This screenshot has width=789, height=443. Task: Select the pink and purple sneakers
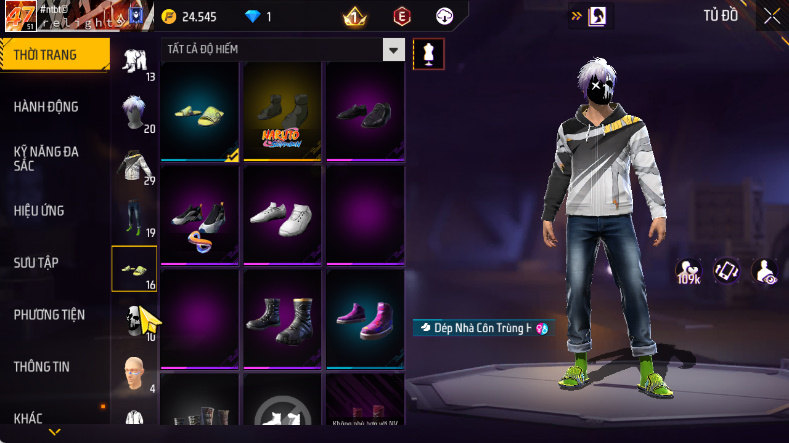(x=365, y=317)
